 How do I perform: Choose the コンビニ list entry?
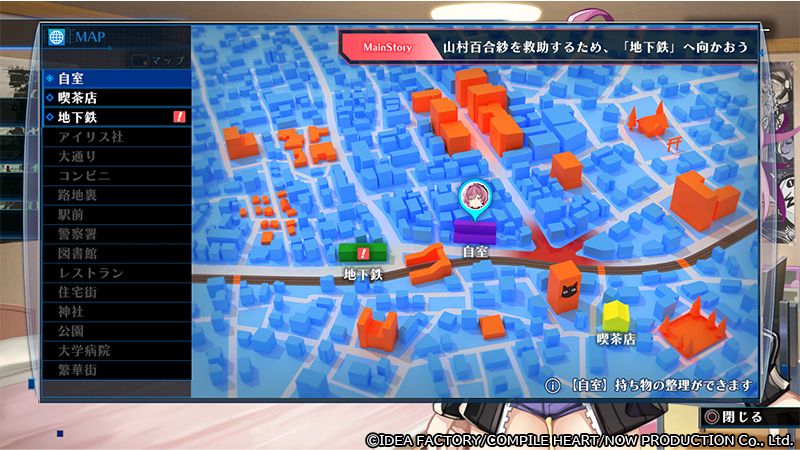tap(115, 175)
